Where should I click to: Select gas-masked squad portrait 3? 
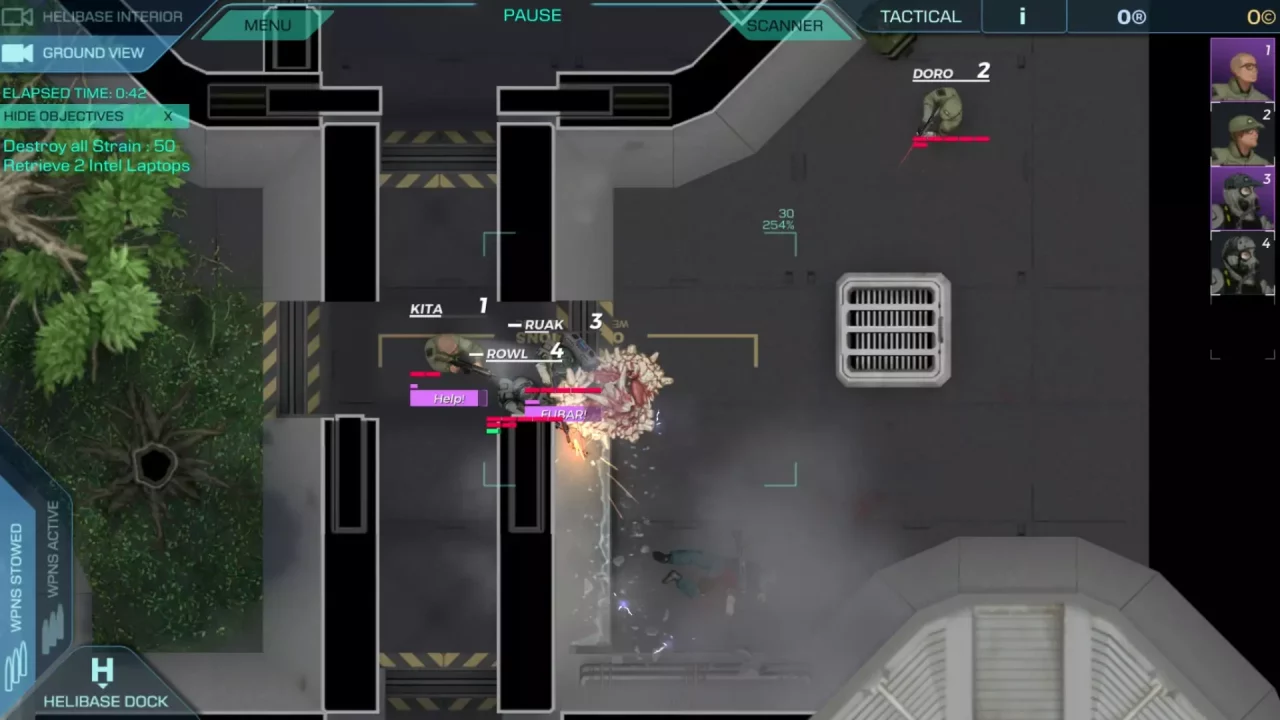click(1242, 198)
